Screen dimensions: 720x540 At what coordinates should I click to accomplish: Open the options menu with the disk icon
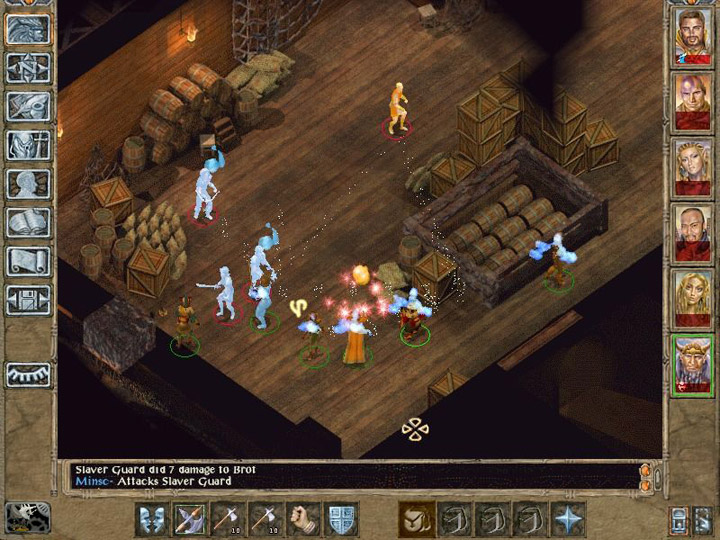(x=28, y=300)
